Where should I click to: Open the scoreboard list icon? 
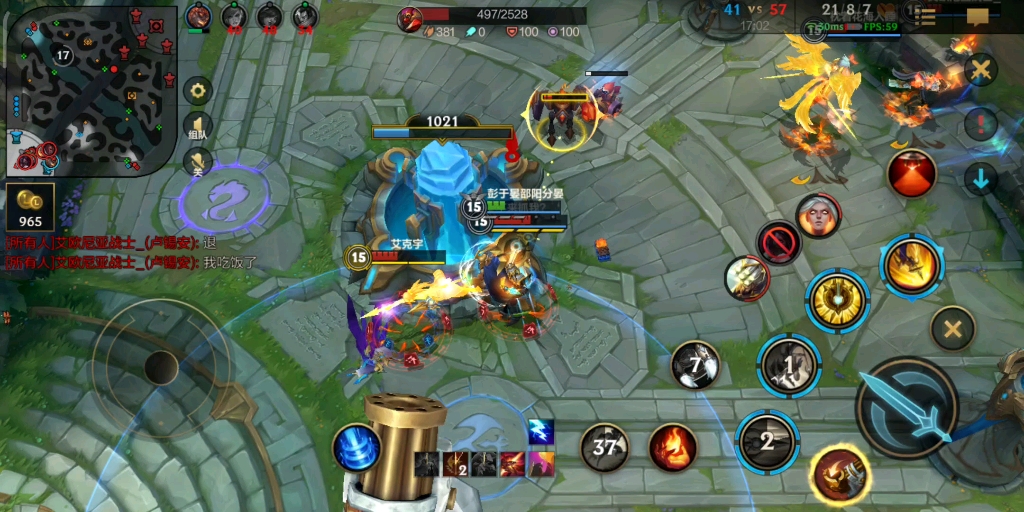click(927, 16)
